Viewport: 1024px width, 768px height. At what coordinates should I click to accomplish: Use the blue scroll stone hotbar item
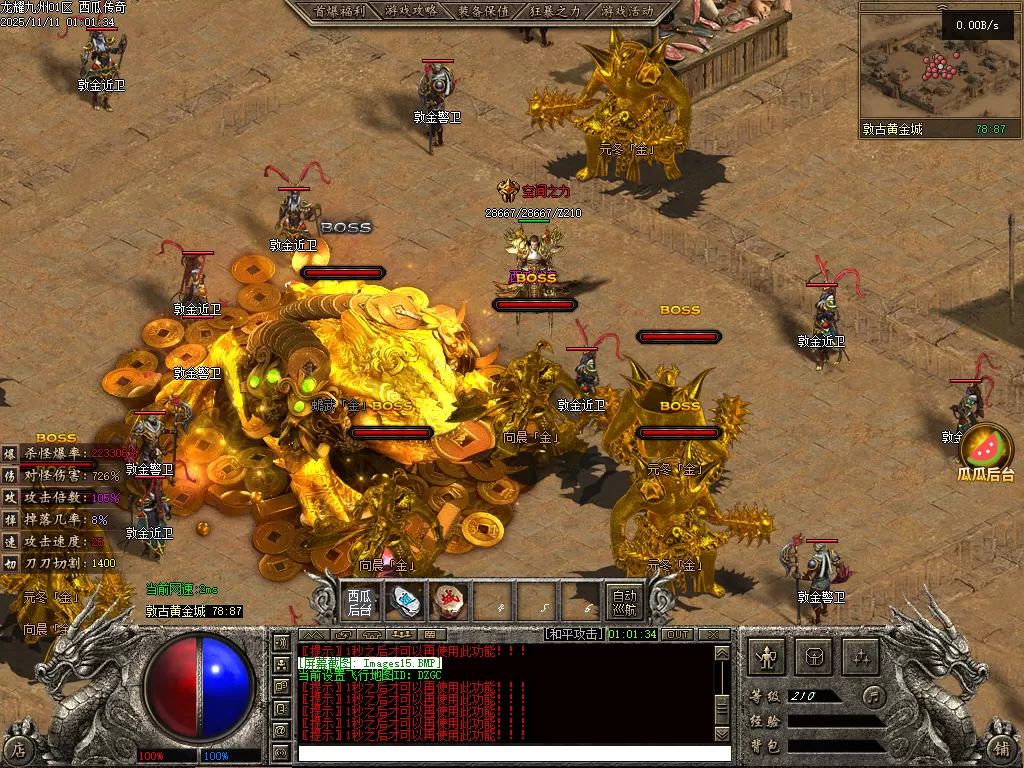pos(406,601)
